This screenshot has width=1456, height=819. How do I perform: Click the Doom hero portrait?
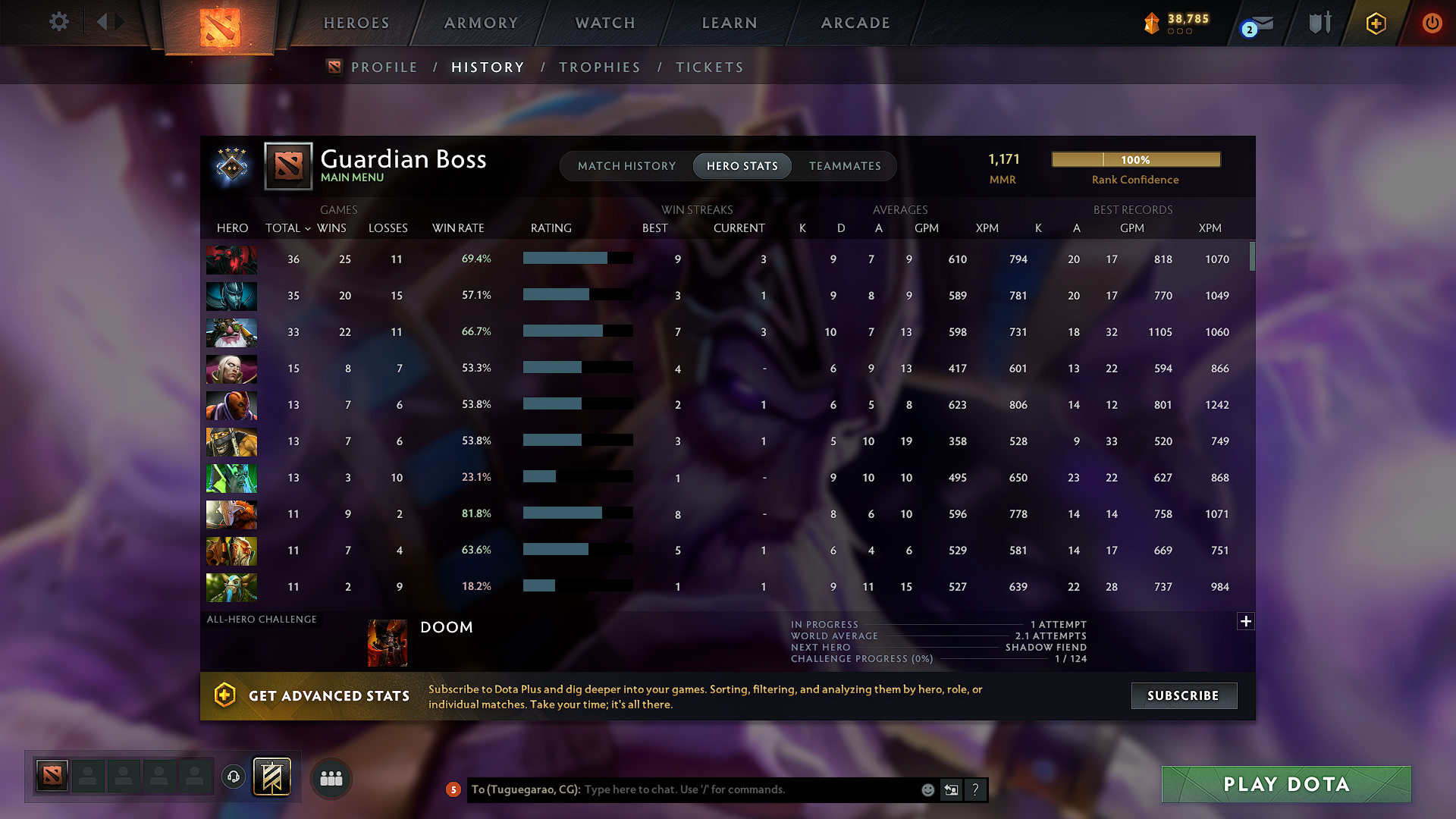tap(387, 642)
